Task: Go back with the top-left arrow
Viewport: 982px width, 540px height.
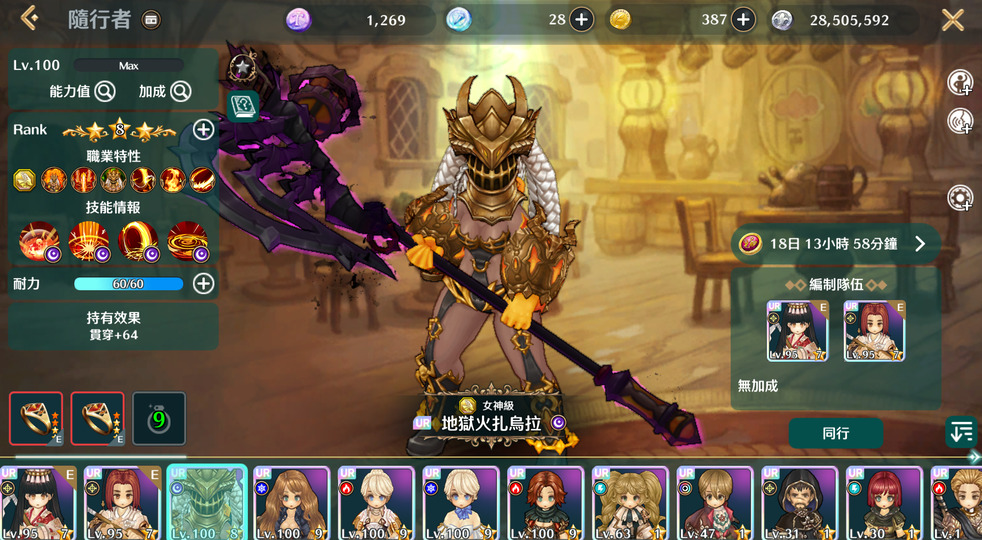Action: click(x=28, y=18)
